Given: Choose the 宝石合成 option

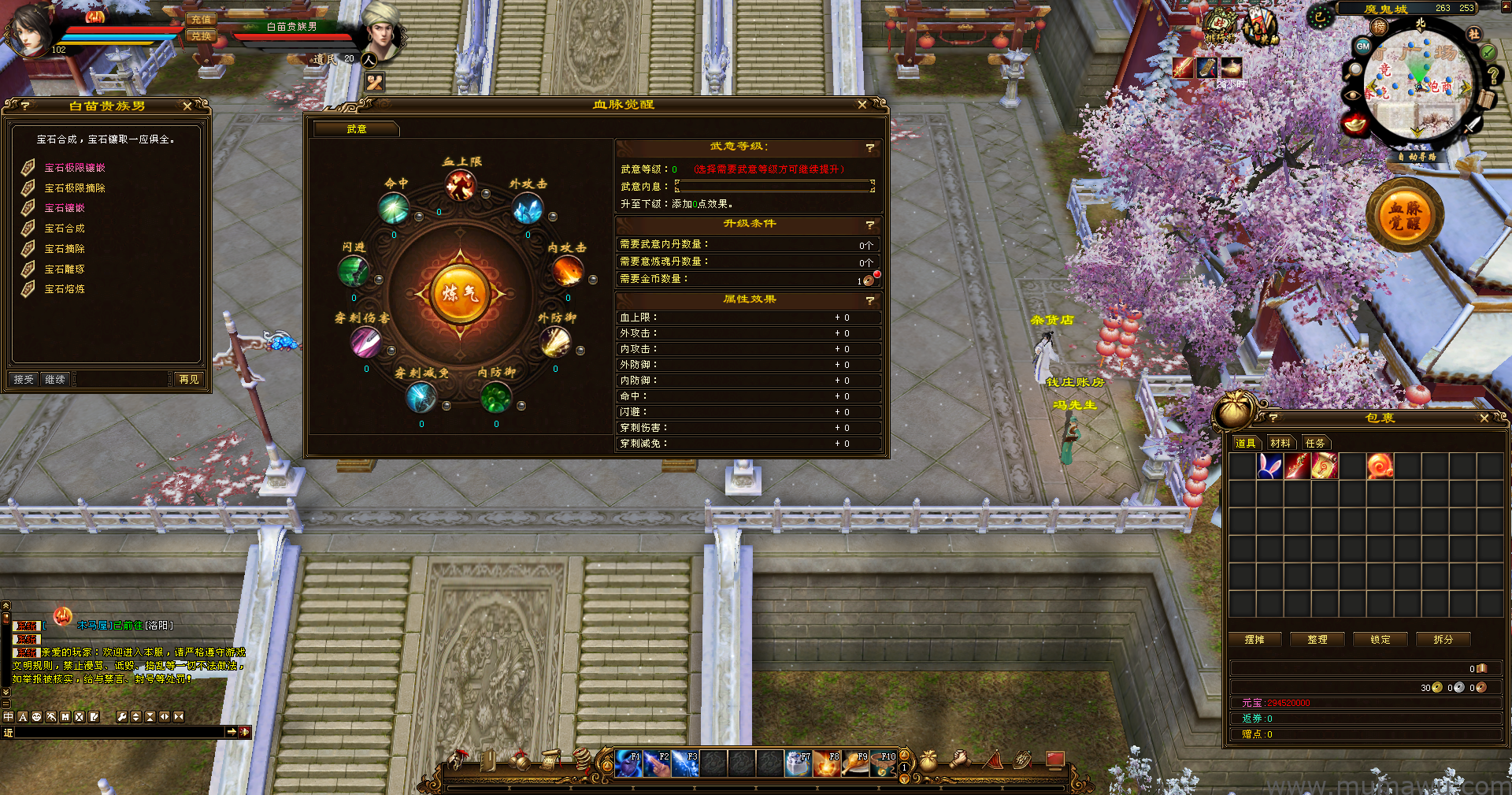Looking at the screenshot, I should click(x=65, y=228).
